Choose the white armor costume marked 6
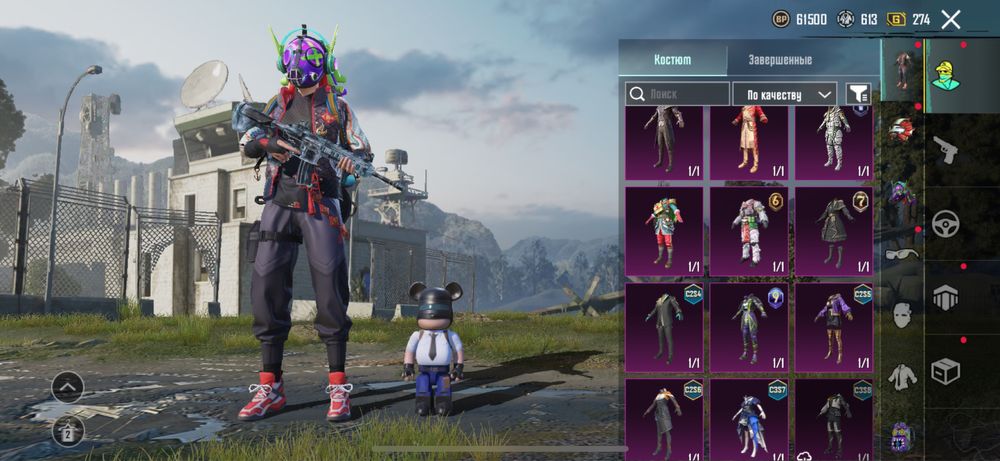Viewport: 1000px width, 461px height. coord(749,232)
